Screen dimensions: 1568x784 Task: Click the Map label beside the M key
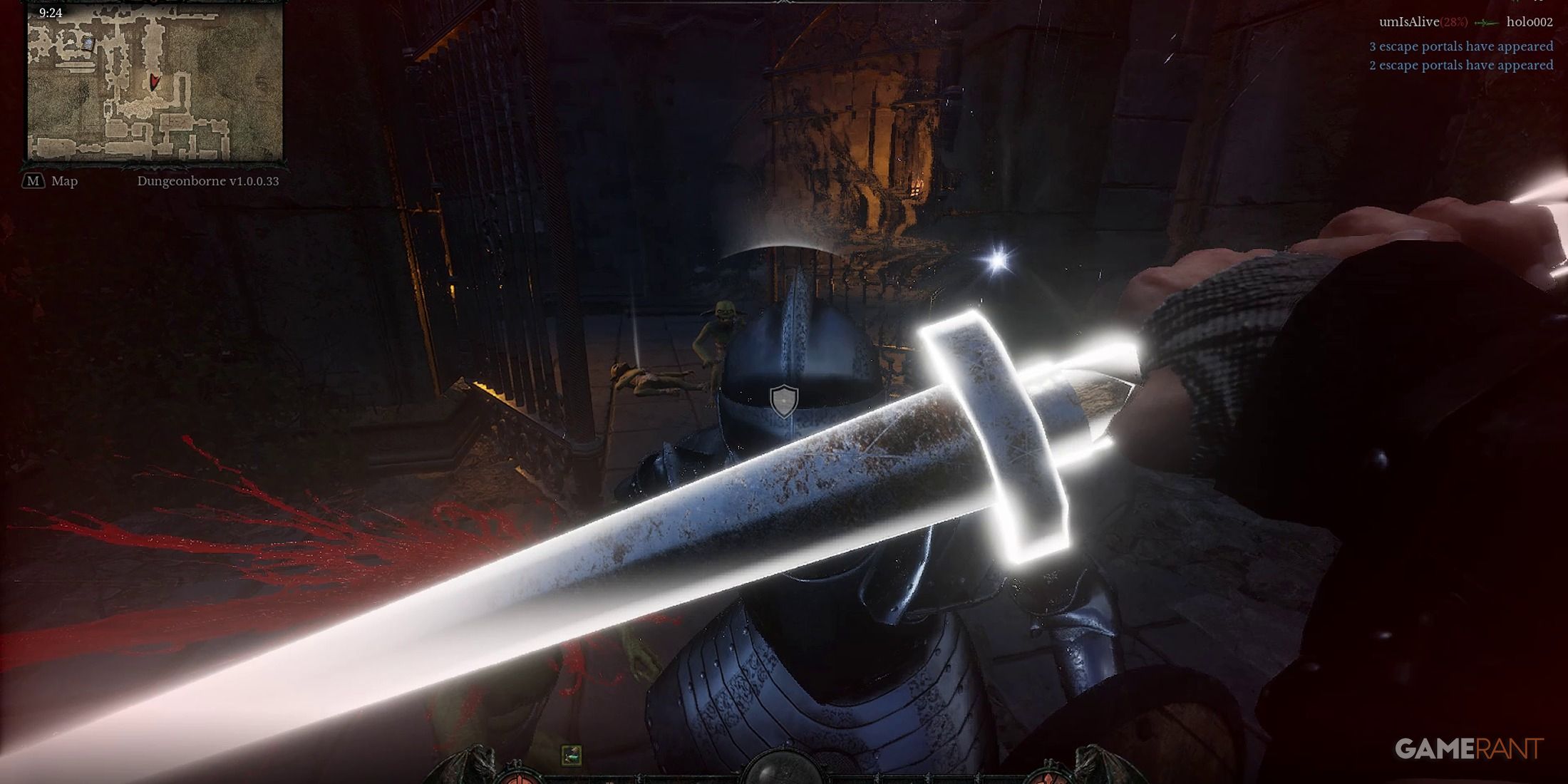click(x=64, y=181)
